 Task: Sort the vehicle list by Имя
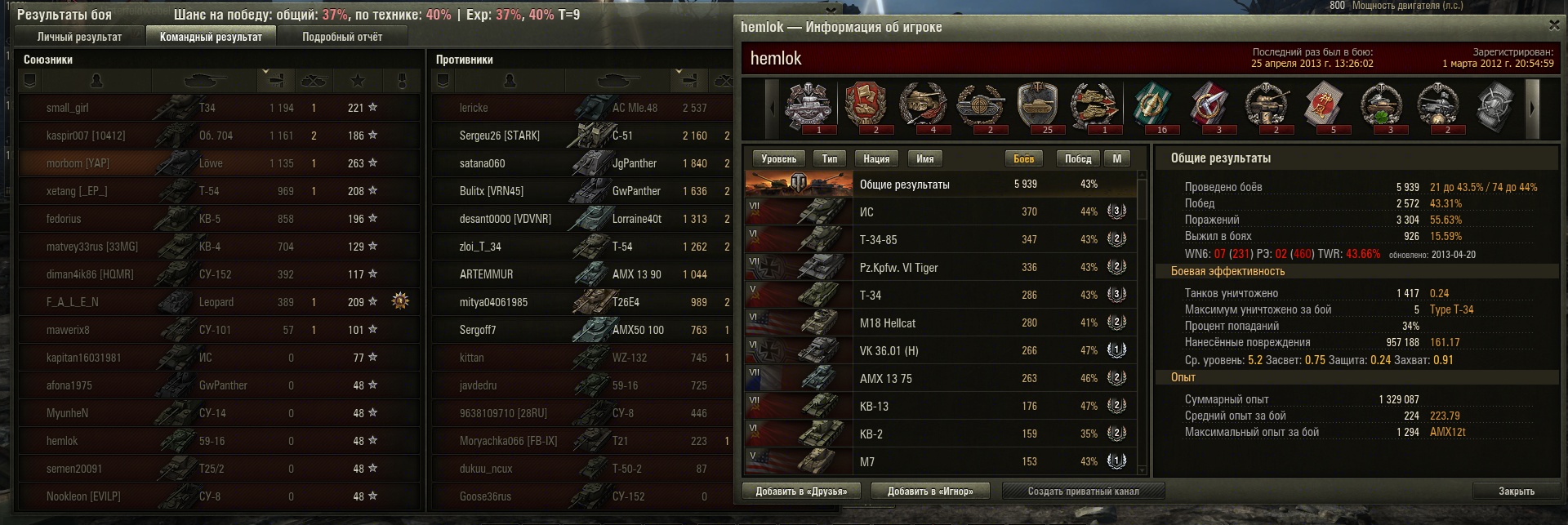coord(924,159)
